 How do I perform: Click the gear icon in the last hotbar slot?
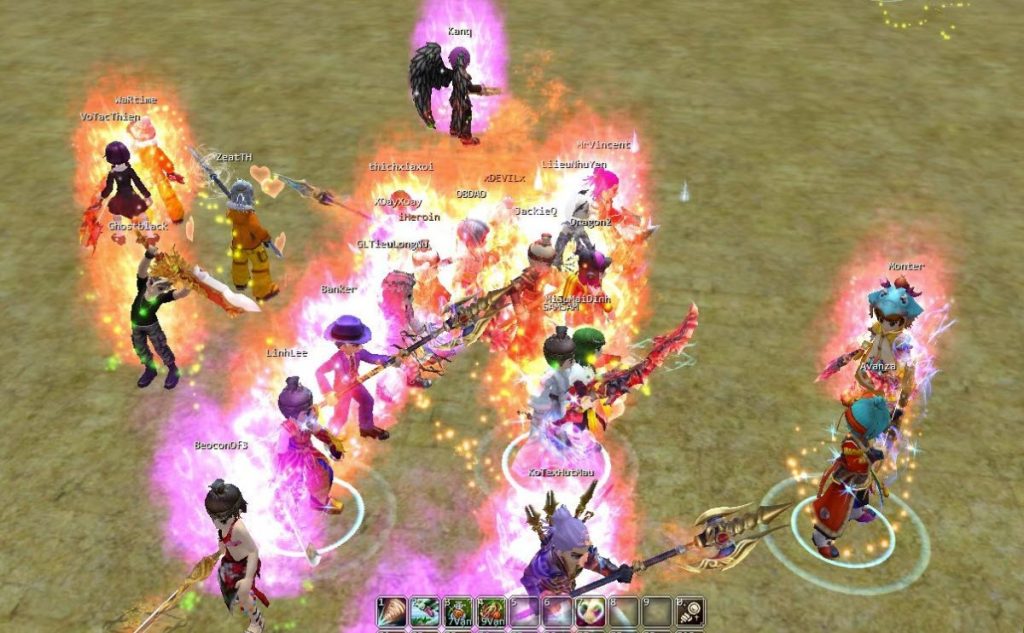(x=690, y=612)
